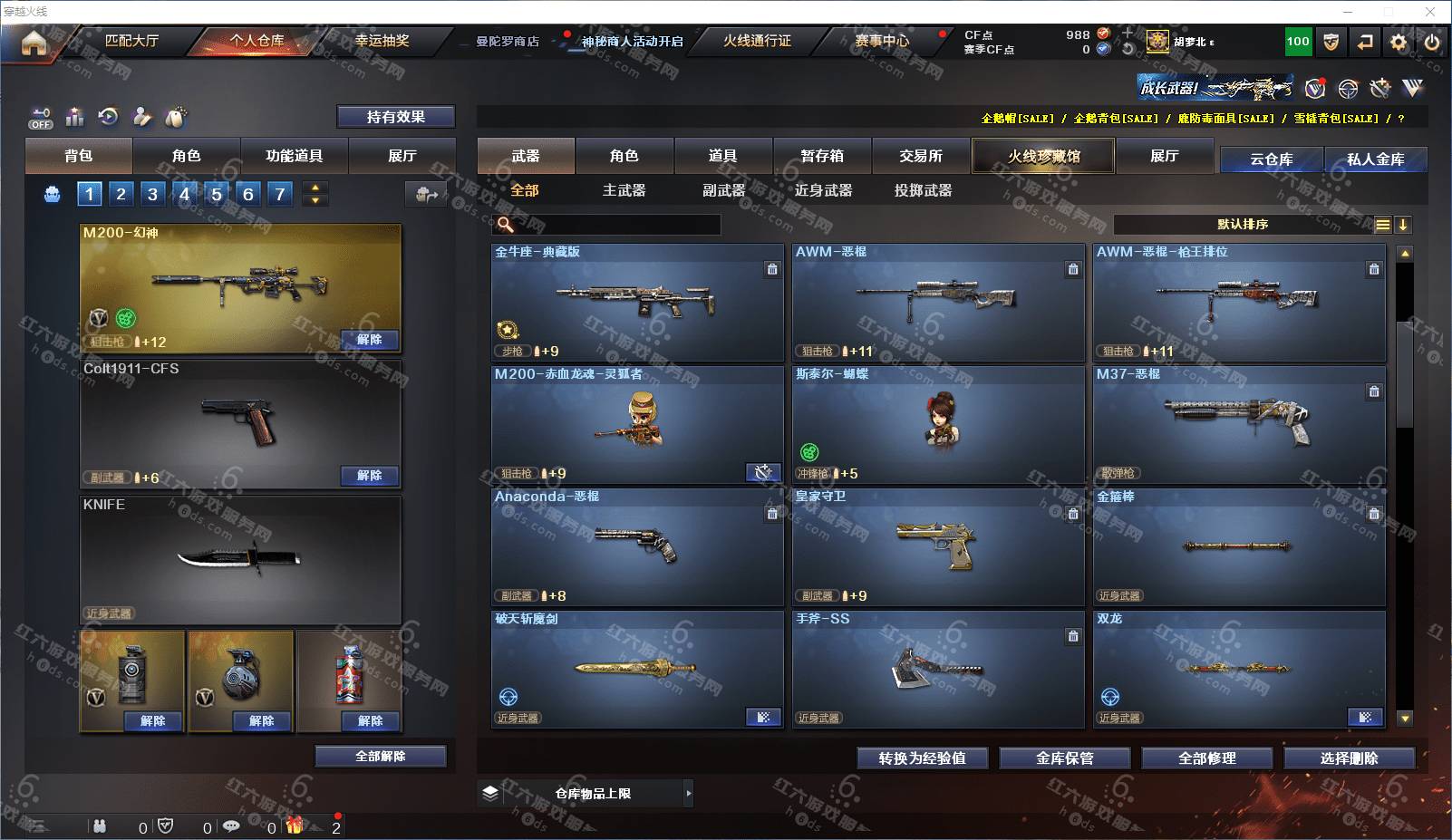1452x840 pixels.
Task: Open the 火线通行证 battle pass
Action: 757,41
